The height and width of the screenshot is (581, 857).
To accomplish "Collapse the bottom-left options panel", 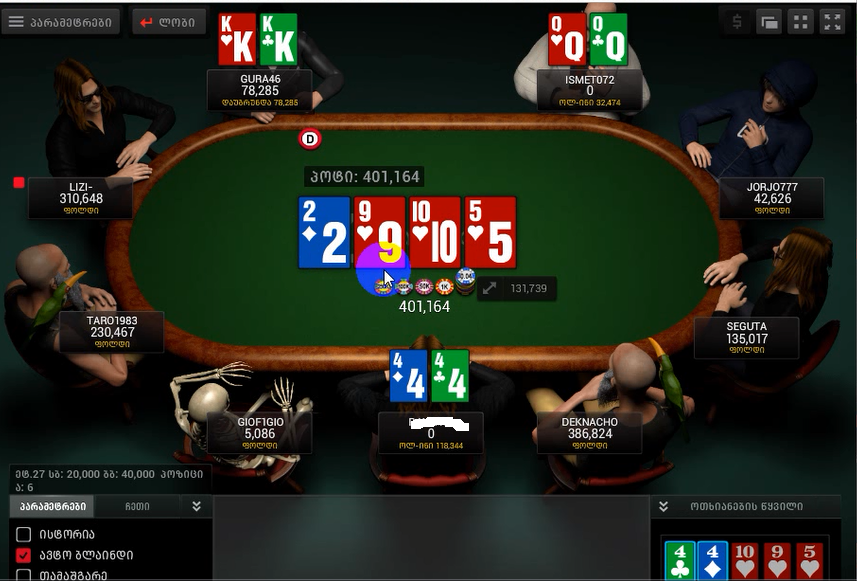I will pyautogui.click(x=197, y=506).
